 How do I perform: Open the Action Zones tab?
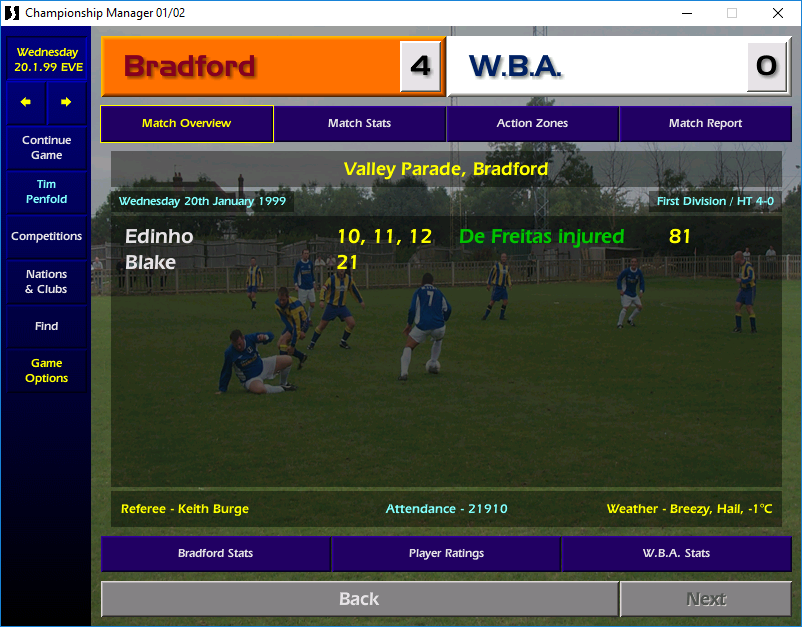point(532,124)
